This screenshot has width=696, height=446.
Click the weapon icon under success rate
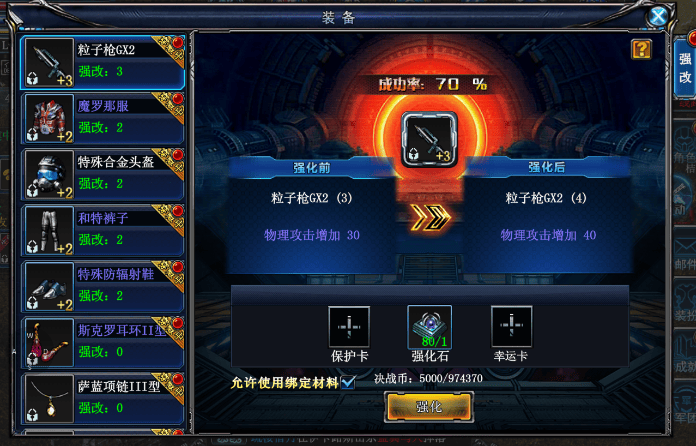[429, 139]
